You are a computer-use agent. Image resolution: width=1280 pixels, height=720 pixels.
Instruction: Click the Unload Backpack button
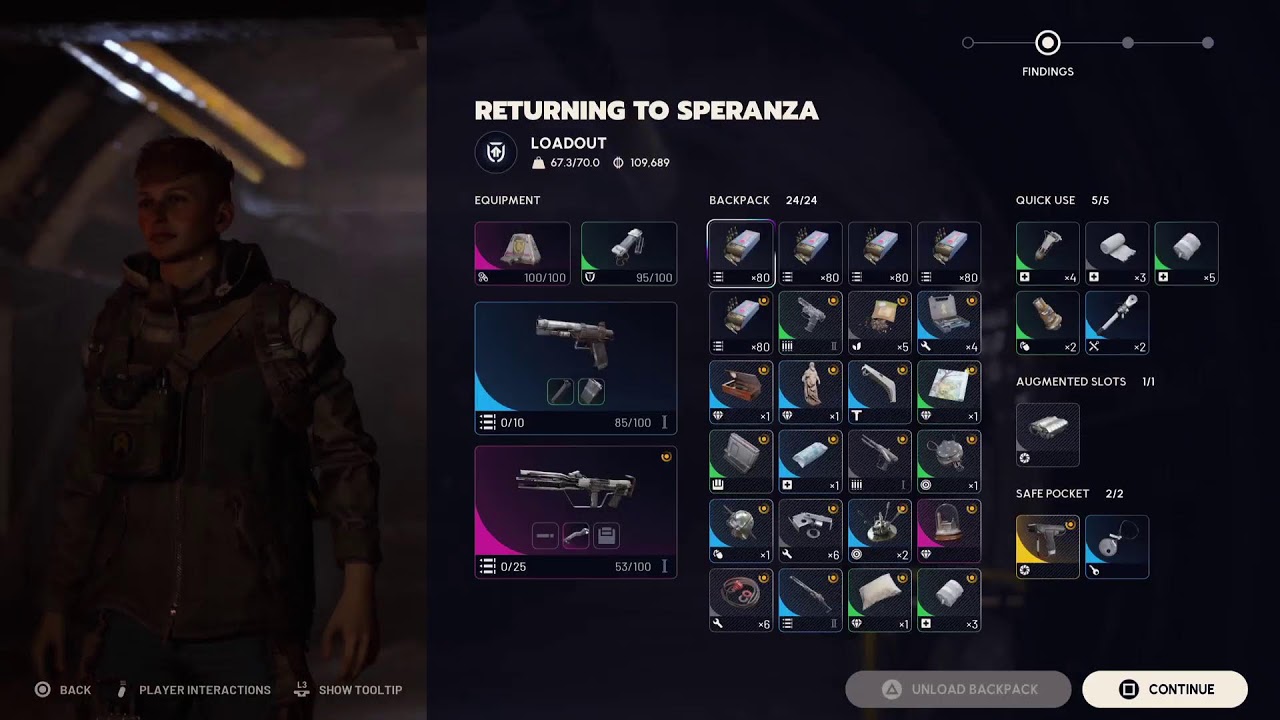pos(958,689)
